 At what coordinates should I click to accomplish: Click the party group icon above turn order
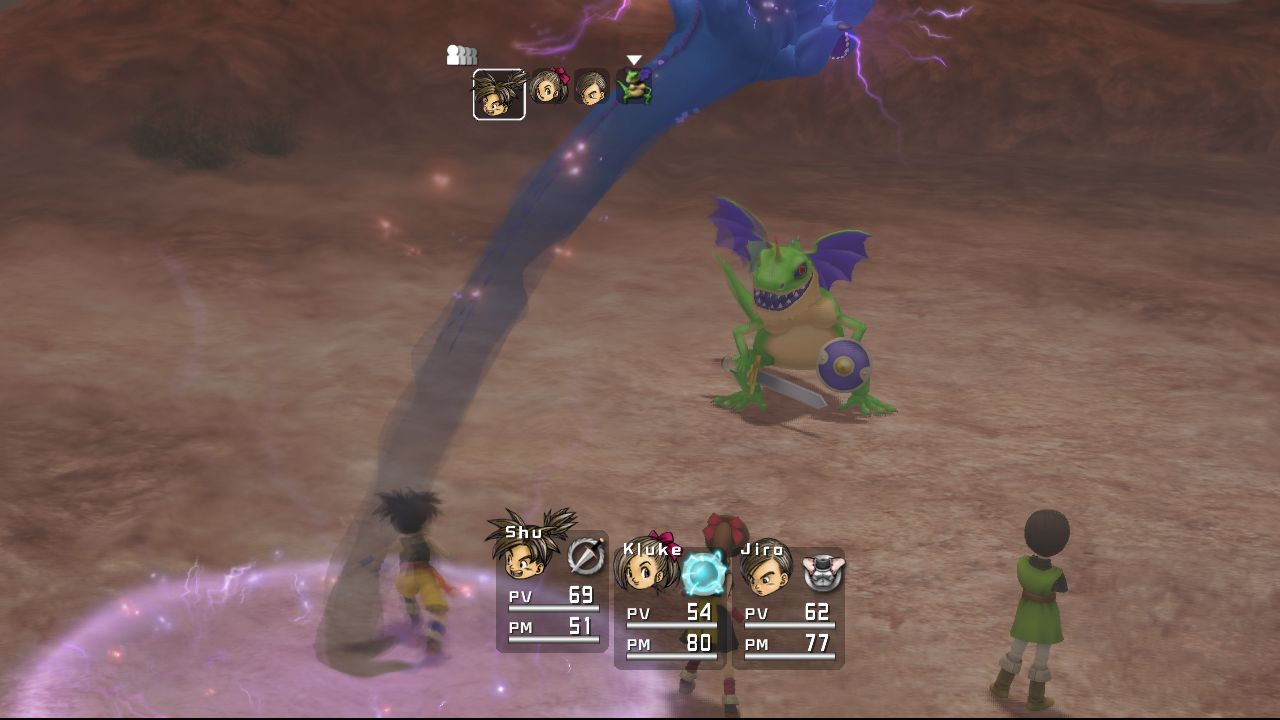[x=461, y=56]
